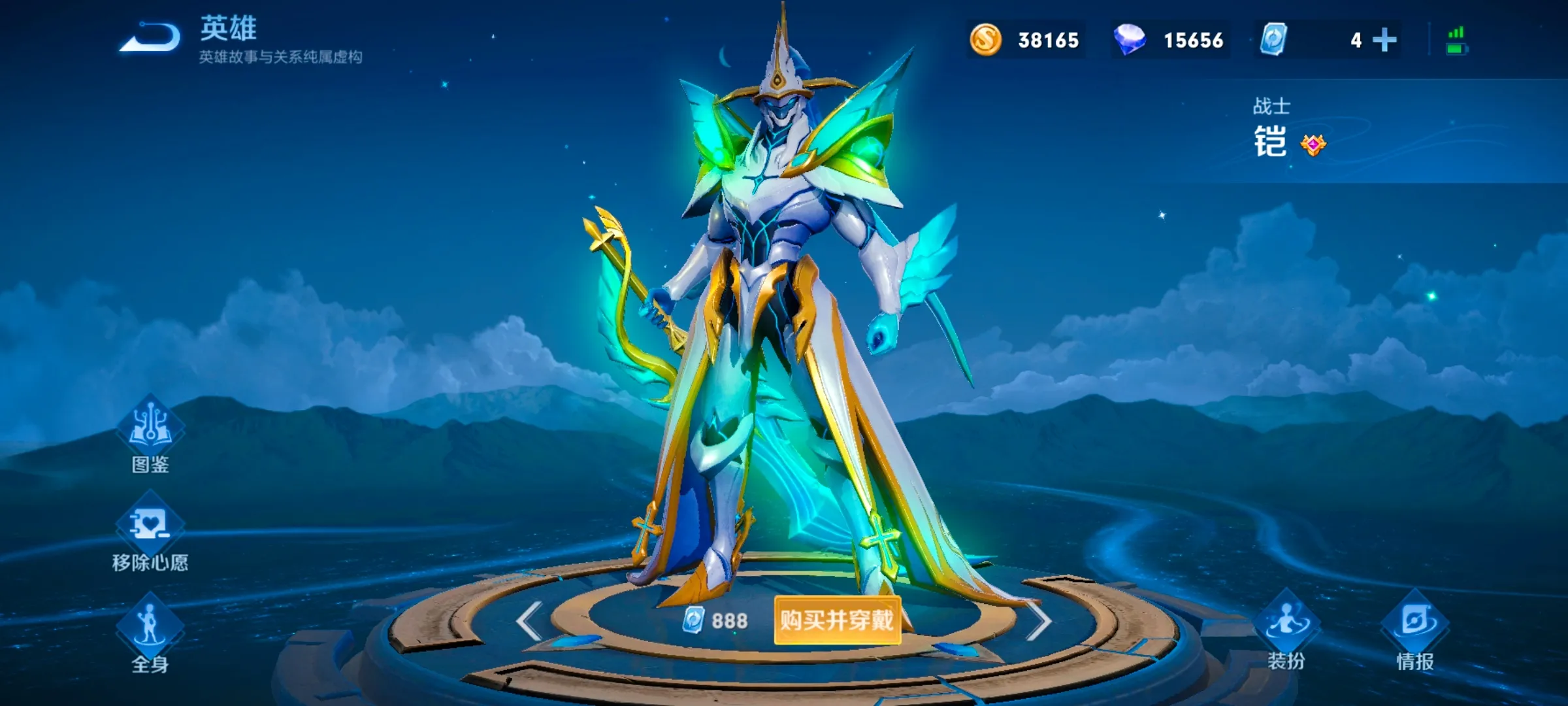
Task: Tap the blue diamond currency icon
Action: (1130, 40)
